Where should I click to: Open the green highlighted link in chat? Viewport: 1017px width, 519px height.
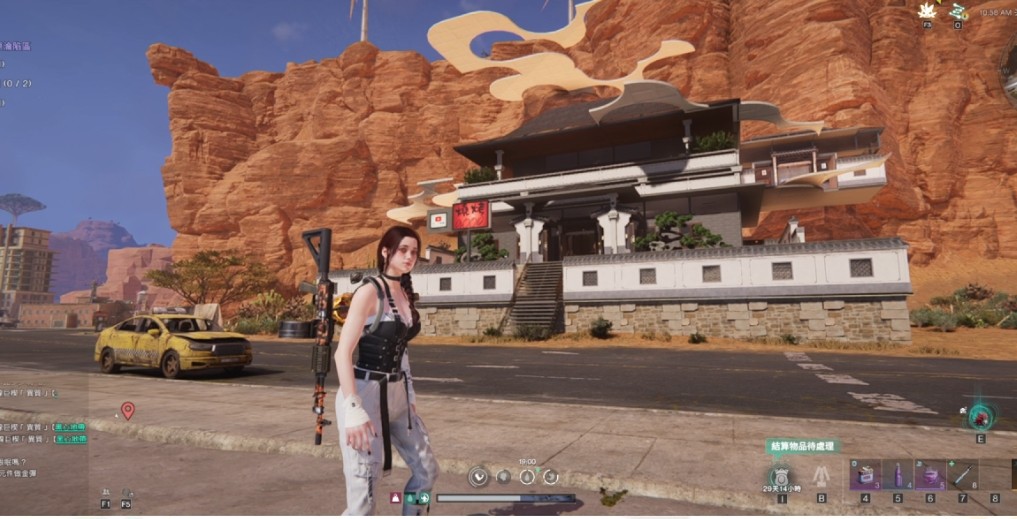click(70, 427)
